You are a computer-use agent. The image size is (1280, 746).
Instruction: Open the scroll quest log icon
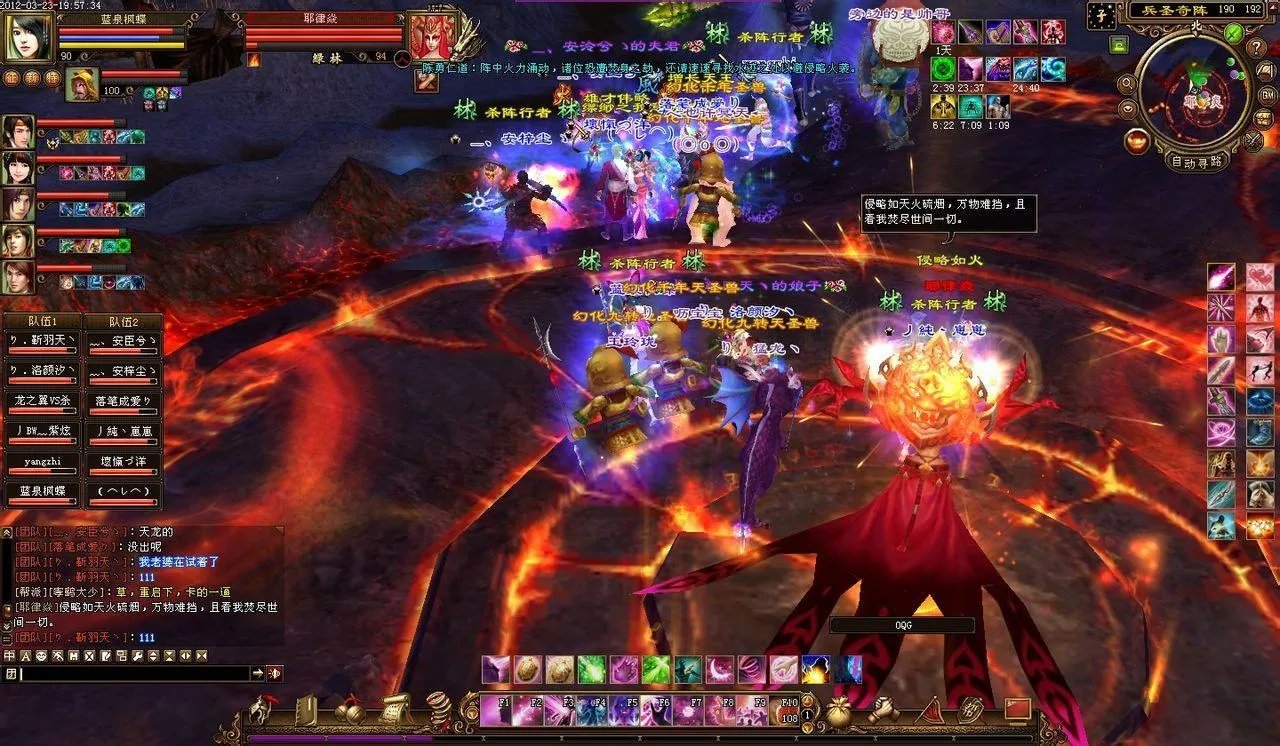[396, 710]
